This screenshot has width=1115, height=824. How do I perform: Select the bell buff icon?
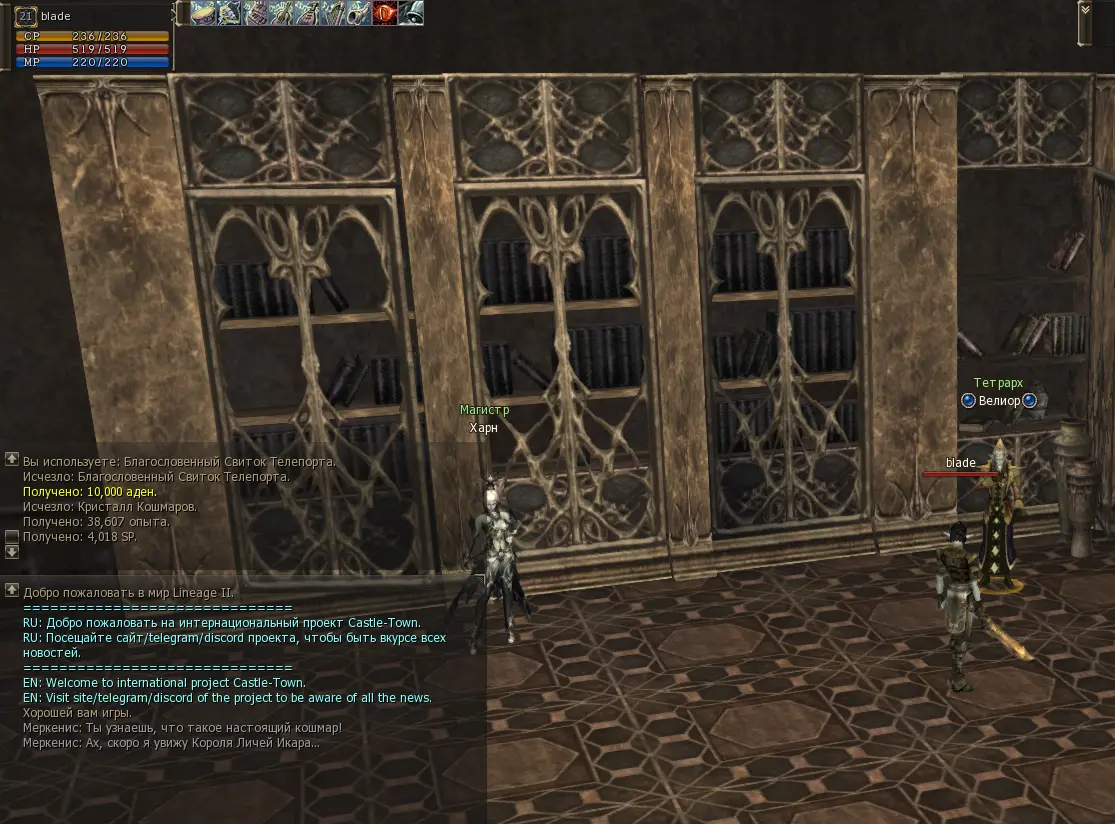point(411,13)
